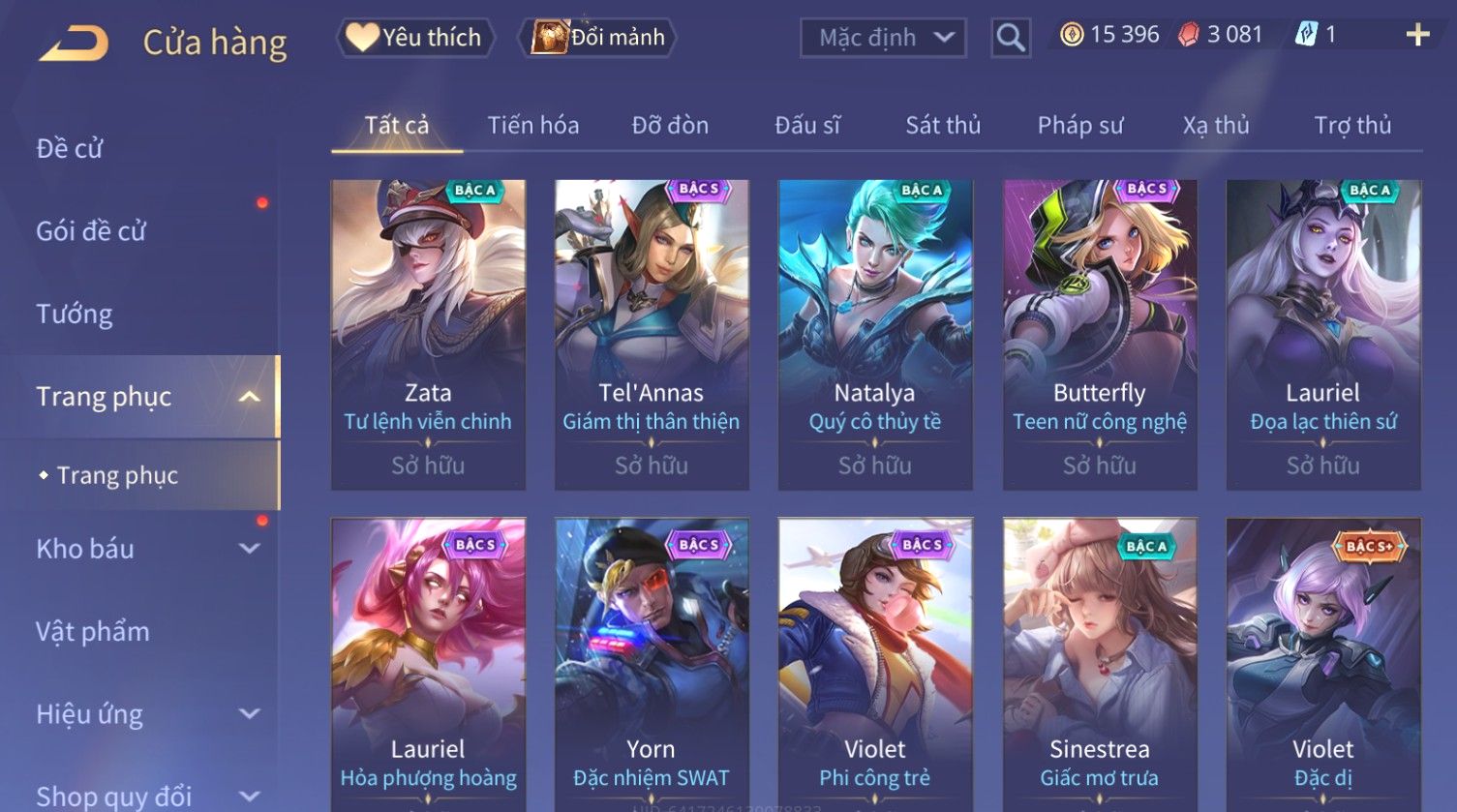Open the Đổi mảnh exchange
Screen dimensions: 1457x812
(x=598, y=38)
